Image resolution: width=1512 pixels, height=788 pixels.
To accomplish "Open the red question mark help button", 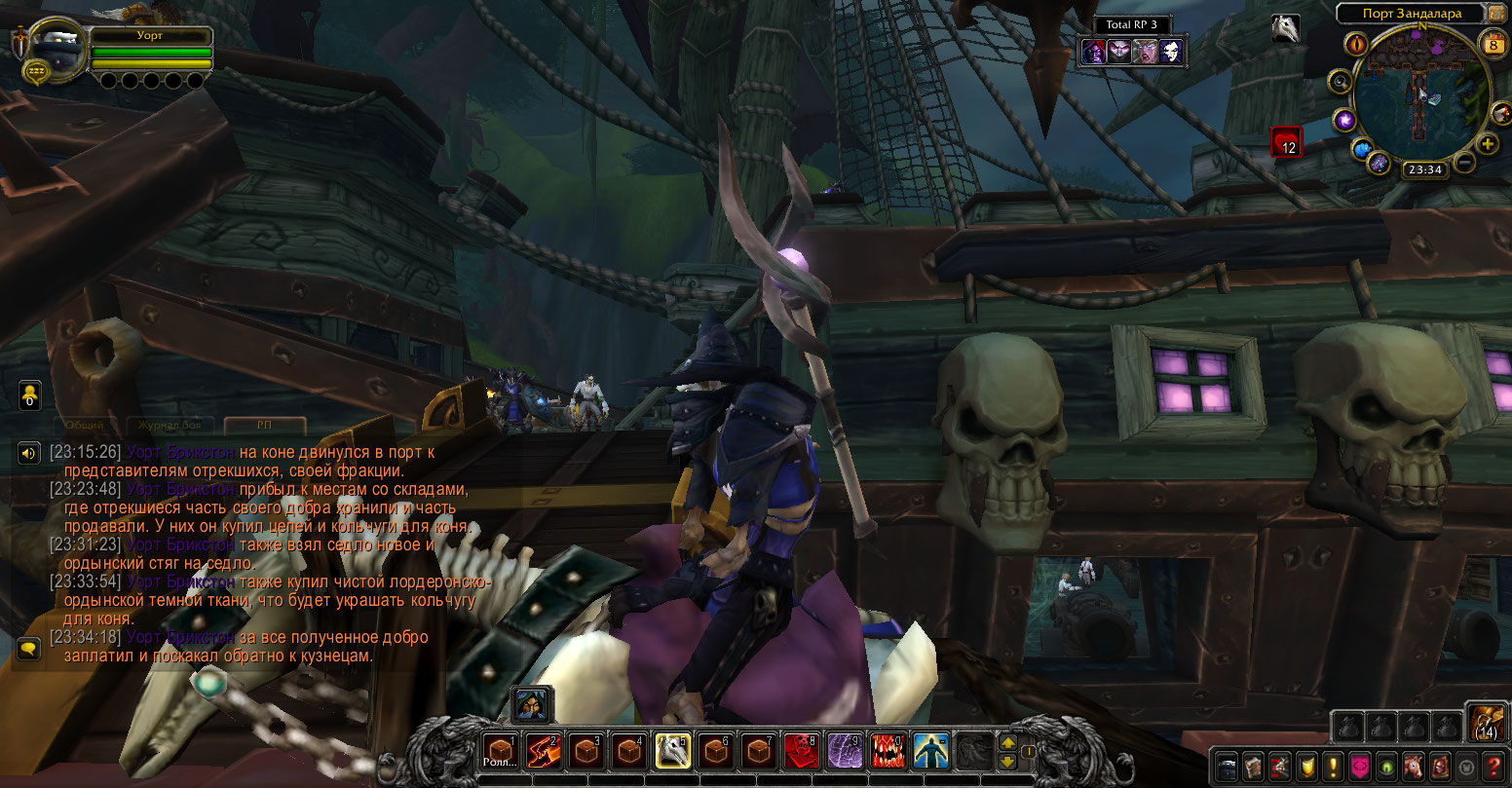I will point(1491,766).
